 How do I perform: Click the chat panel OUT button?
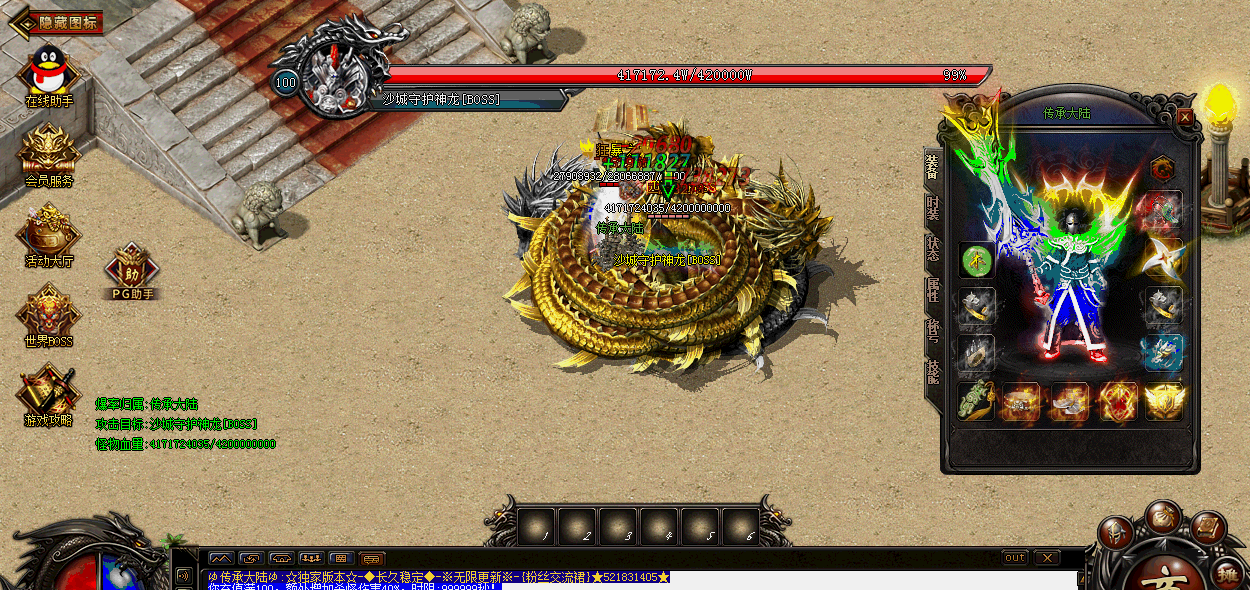1014,557
